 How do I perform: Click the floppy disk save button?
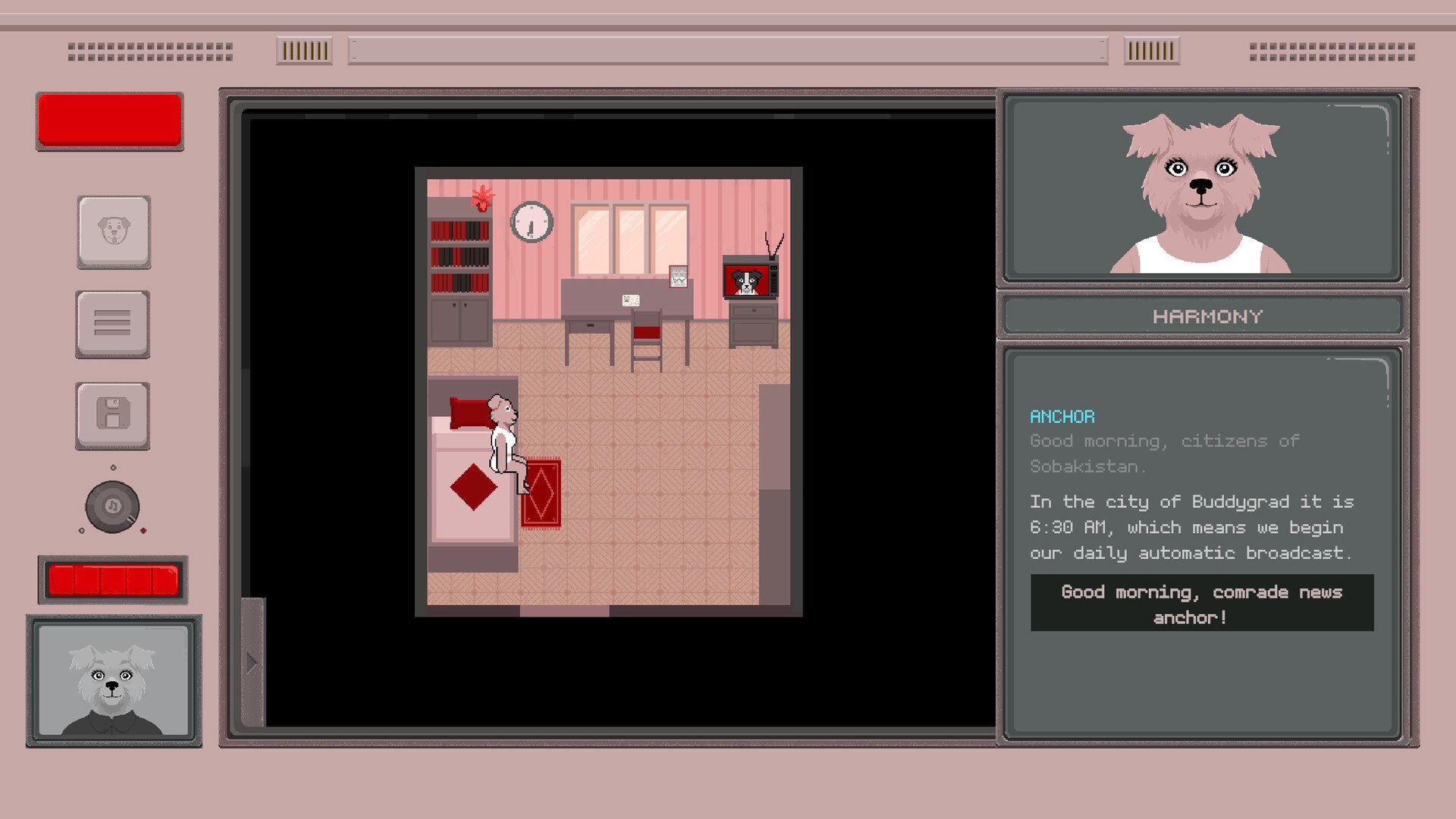[x=112, y=416]
